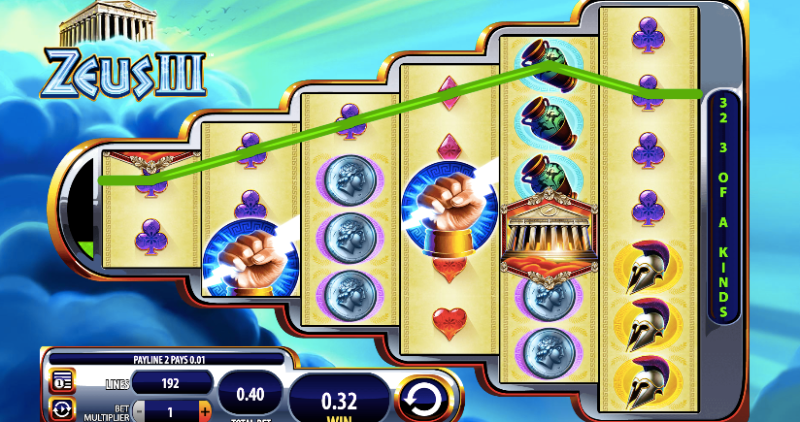The height and width of the screenshot is (422, 800).
Task: Increase the bet multiplier with the plus button
Action: pos(205,410)
